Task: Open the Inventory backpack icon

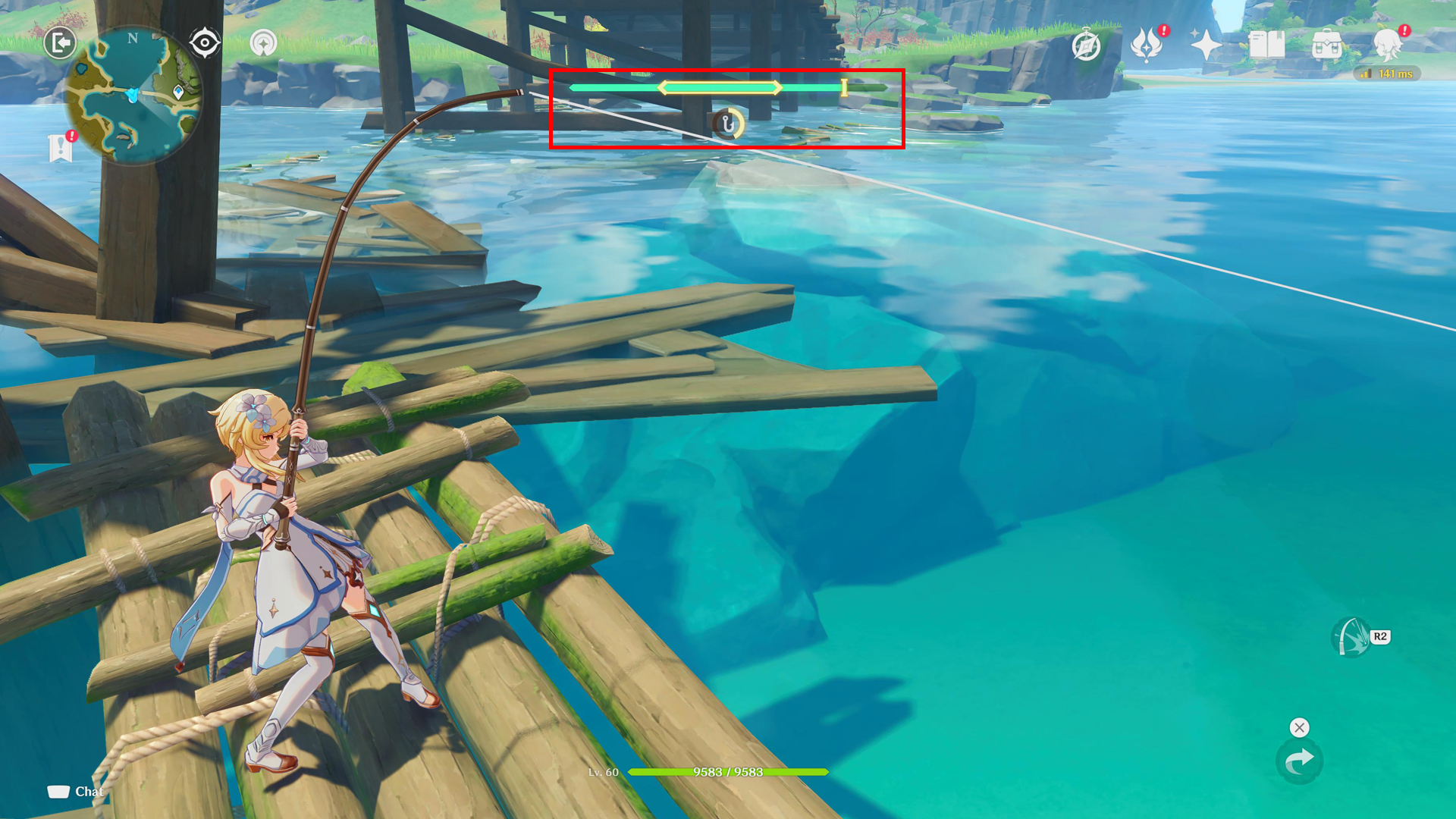Action: pyautogui.click(x=1327, y=45)
